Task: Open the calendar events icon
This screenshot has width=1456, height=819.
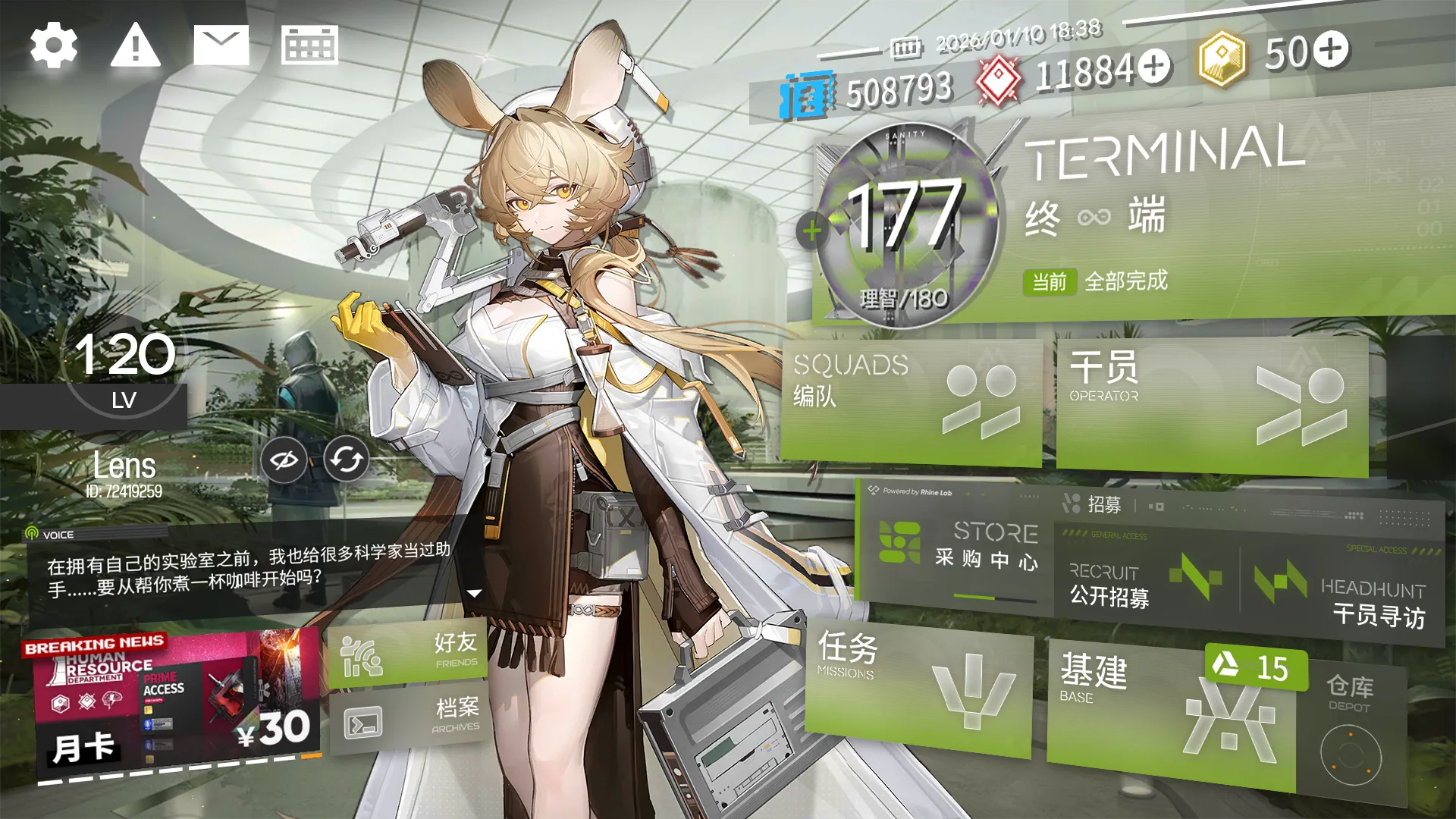Action: 309,45
